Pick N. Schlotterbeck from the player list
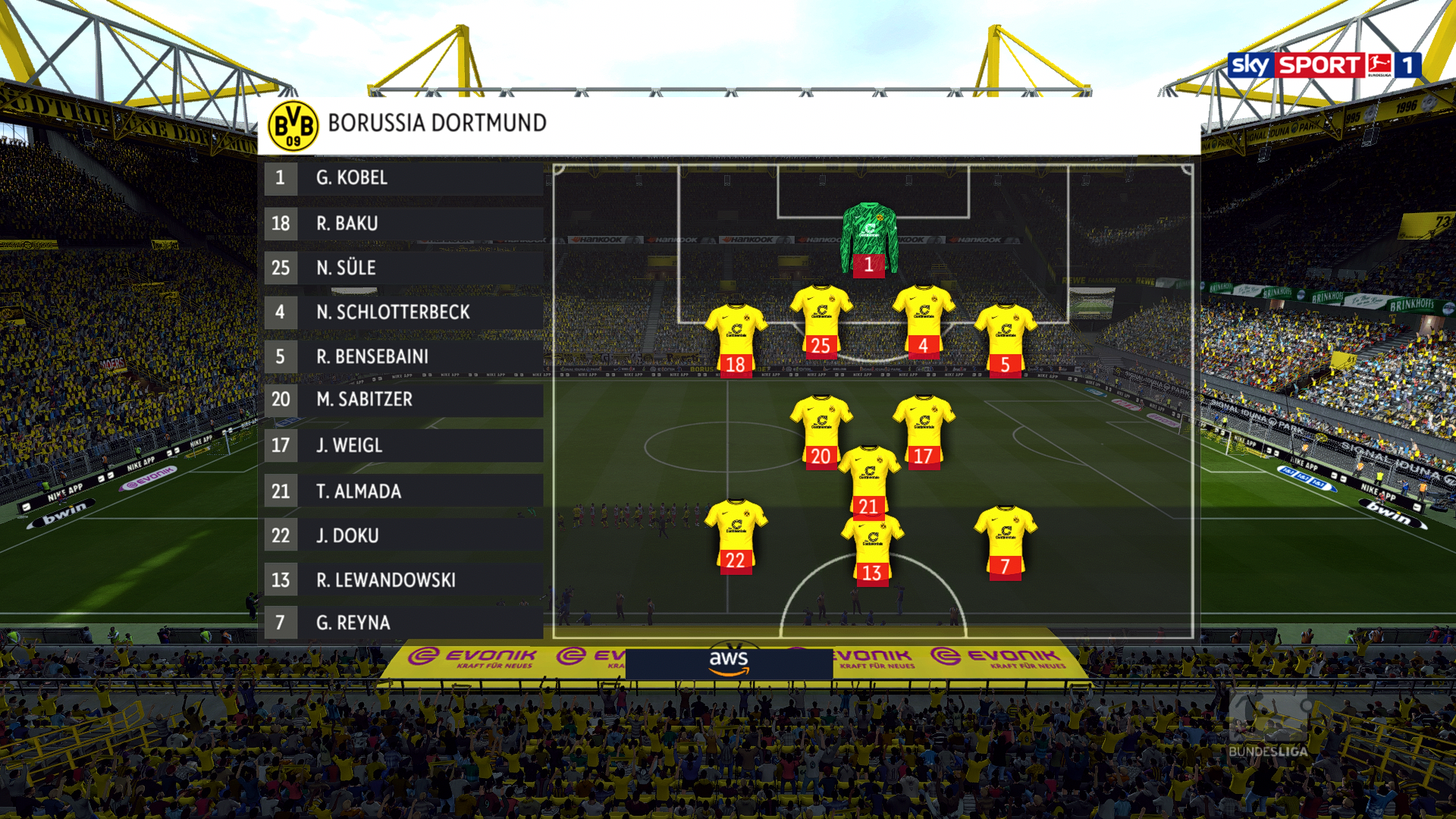The width and height of the screenshot is (1456, 819). click(403, 312)
